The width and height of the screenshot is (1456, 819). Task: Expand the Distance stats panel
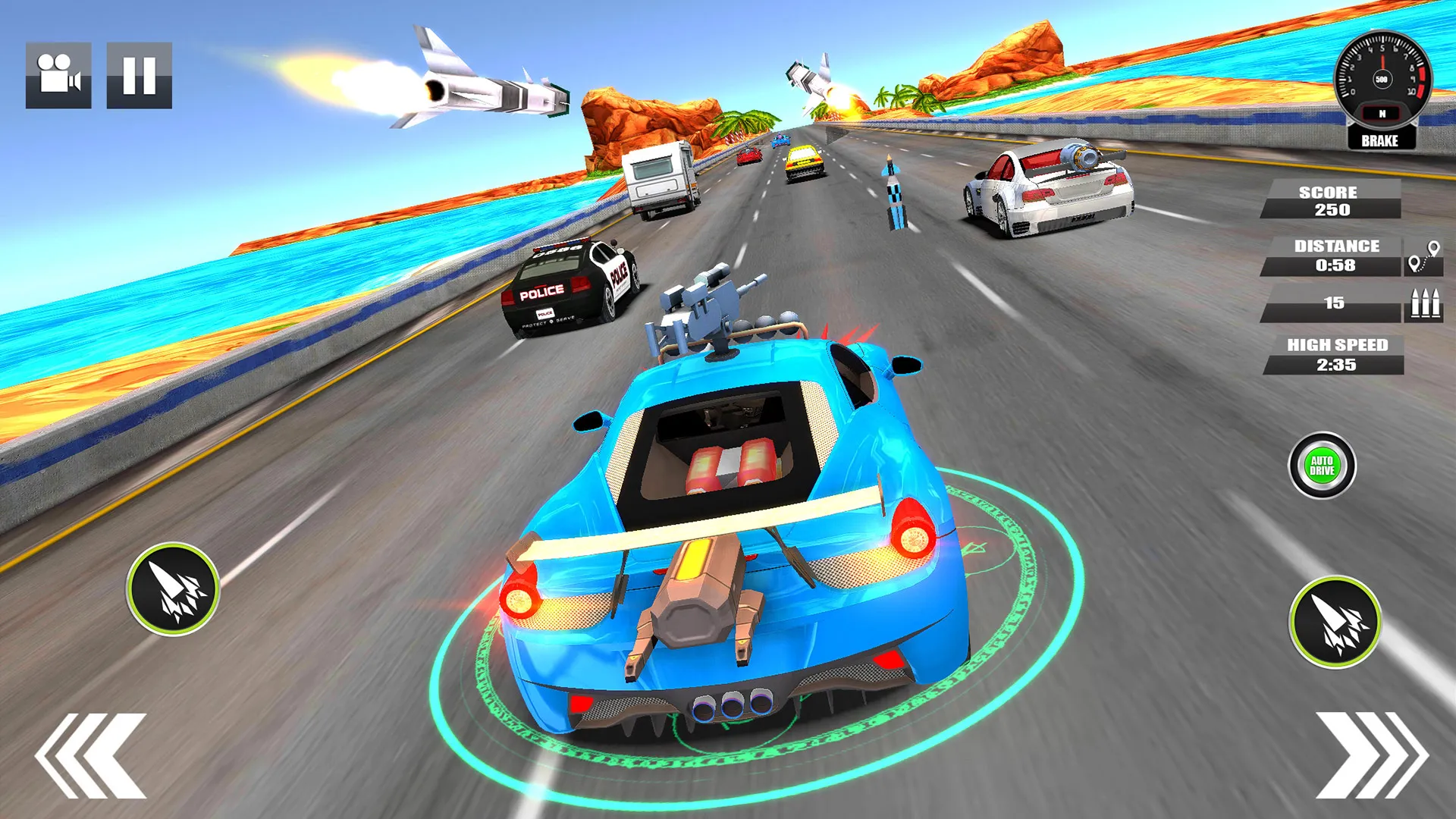(1332, 256)
